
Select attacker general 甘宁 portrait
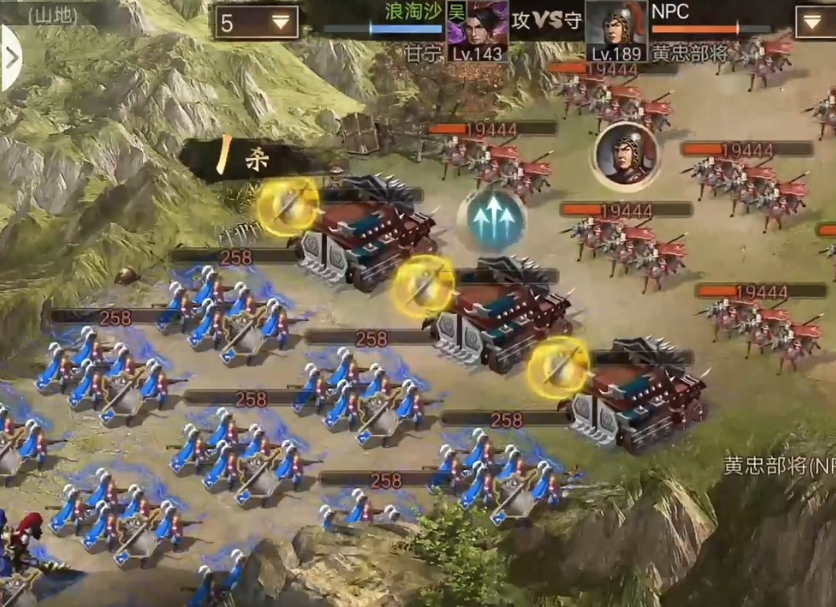(476, 27)
